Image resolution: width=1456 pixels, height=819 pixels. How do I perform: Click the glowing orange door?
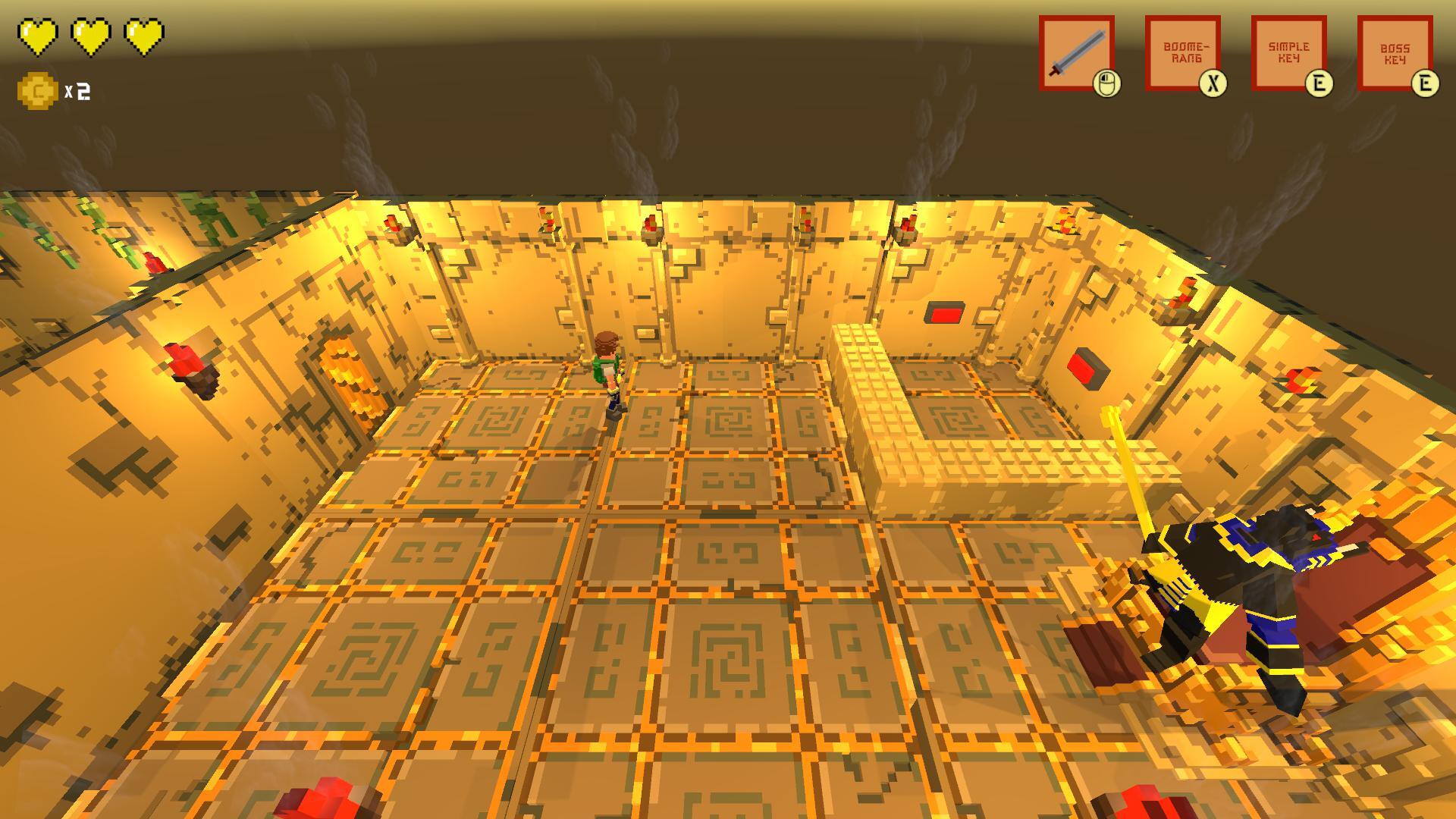[353, 379]
